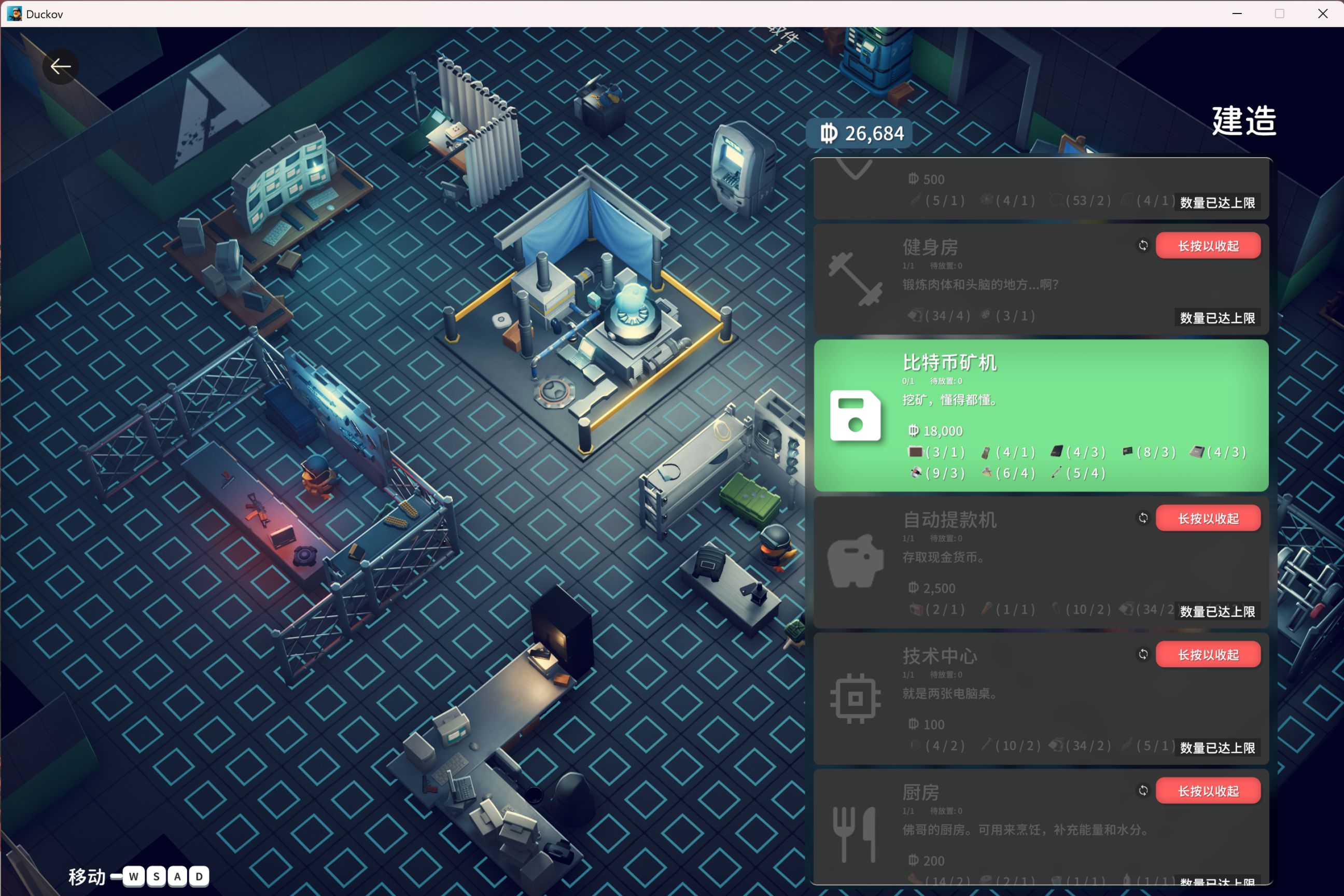Click 长按以收起 for 健身房
1344x896 pixels.
(1208, 246)
